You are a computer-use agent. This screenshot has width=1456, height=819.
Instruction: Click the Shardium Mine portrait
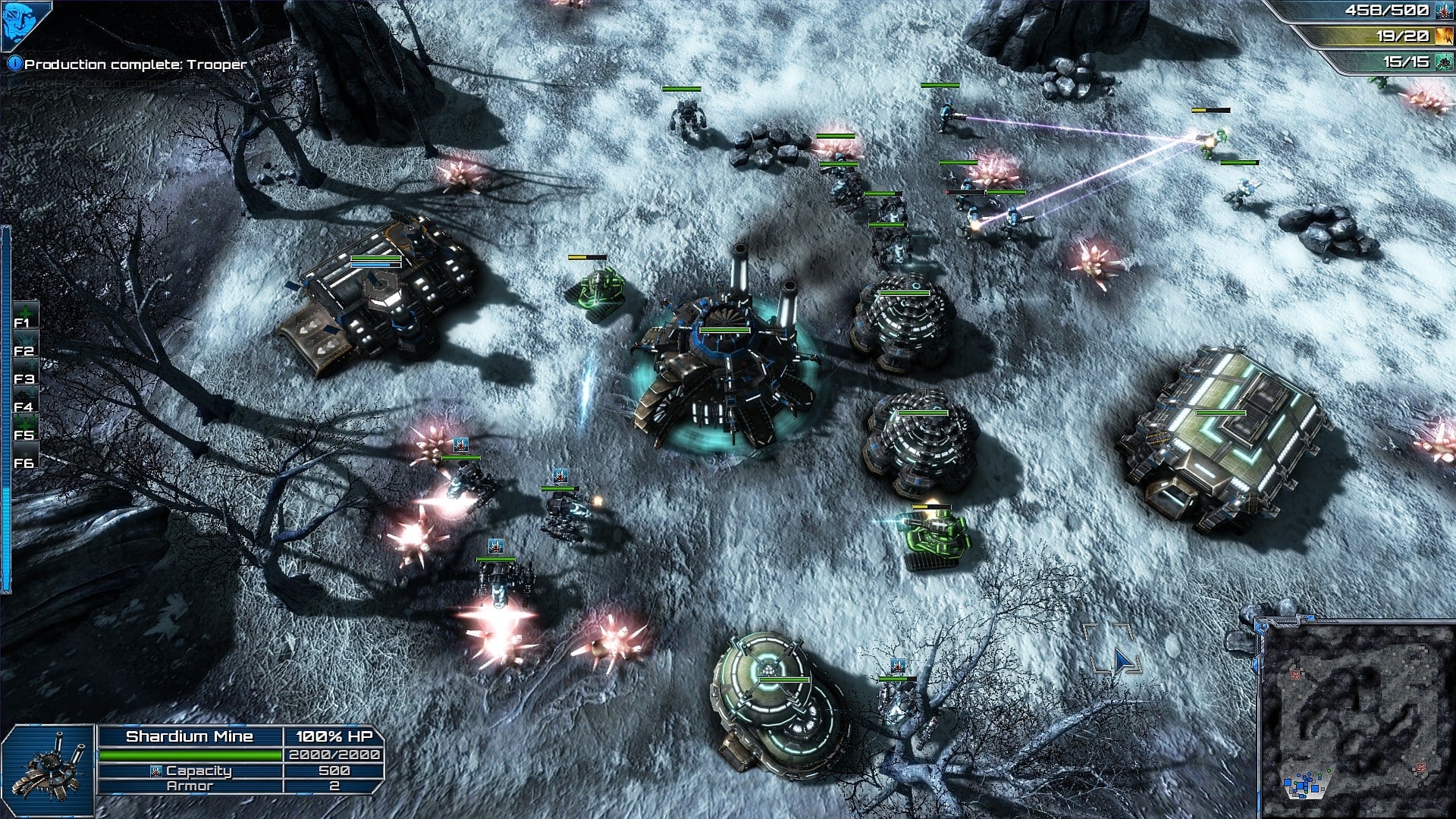click(49, 770)
